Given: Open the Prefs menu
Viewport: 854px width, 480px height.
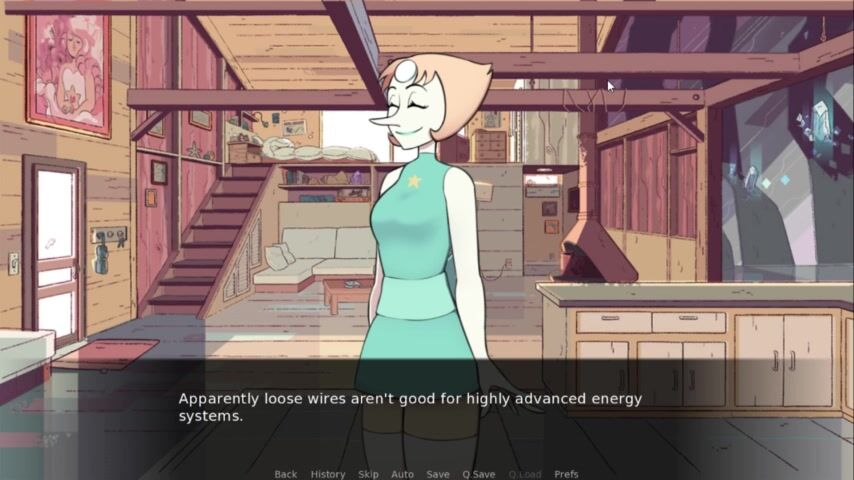Looking at the screenshot, I should click(566, 474).
